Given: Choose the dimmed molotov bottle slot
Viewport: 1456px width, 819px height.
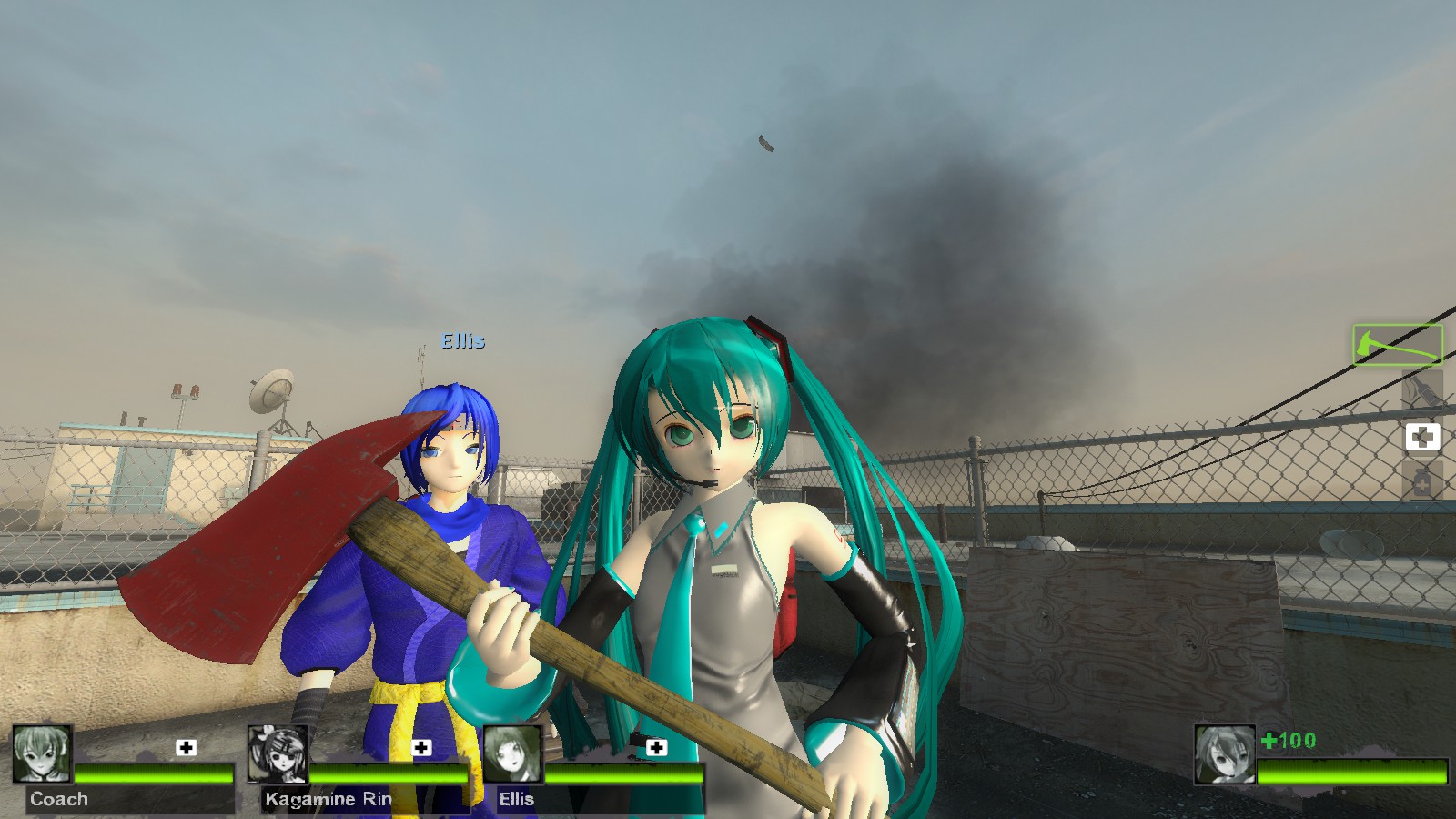Looking at the screenshot, I should 1422,392.
